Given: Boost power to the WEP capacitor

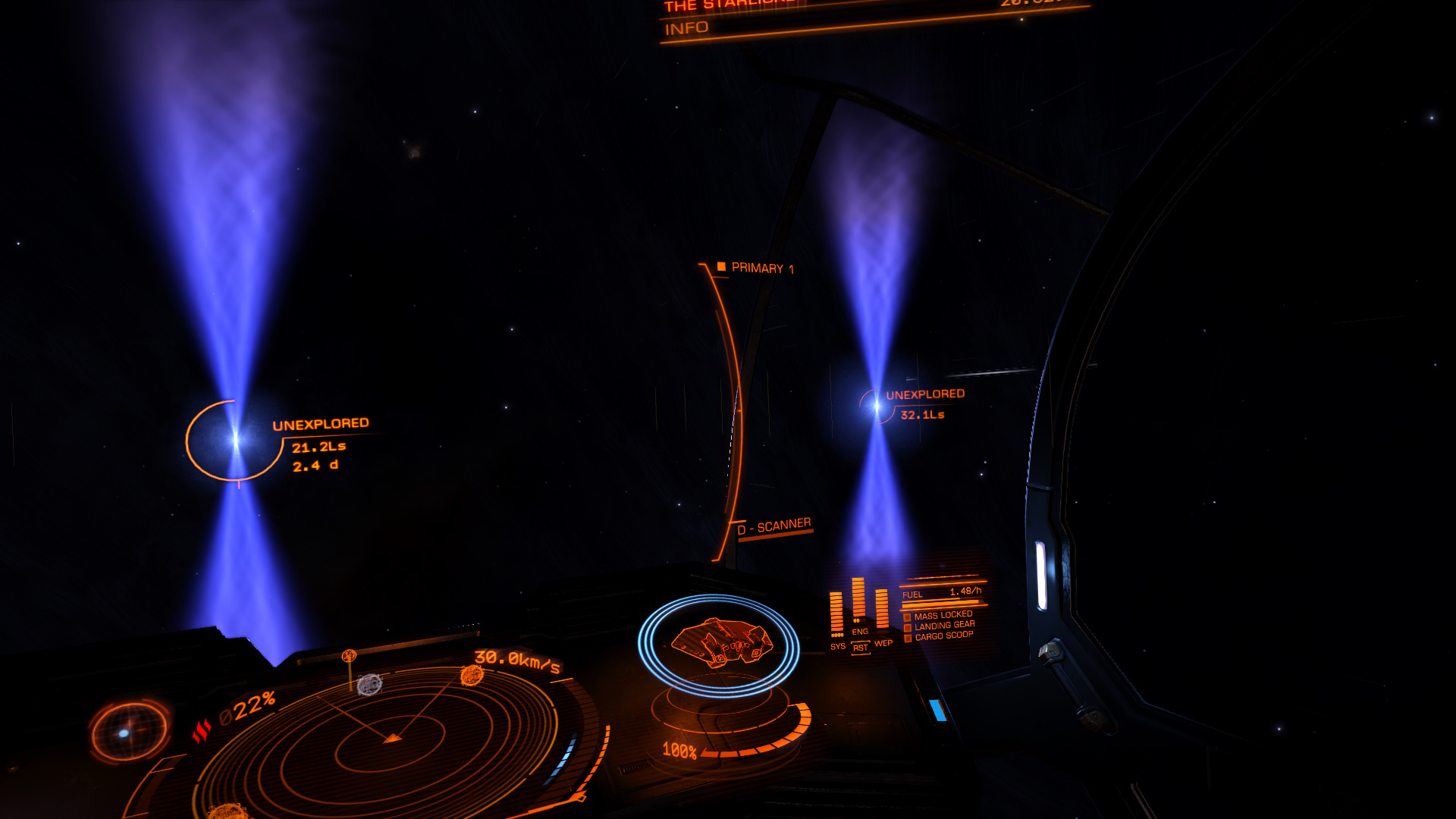Looking at the screenshot, I should 883,643.
